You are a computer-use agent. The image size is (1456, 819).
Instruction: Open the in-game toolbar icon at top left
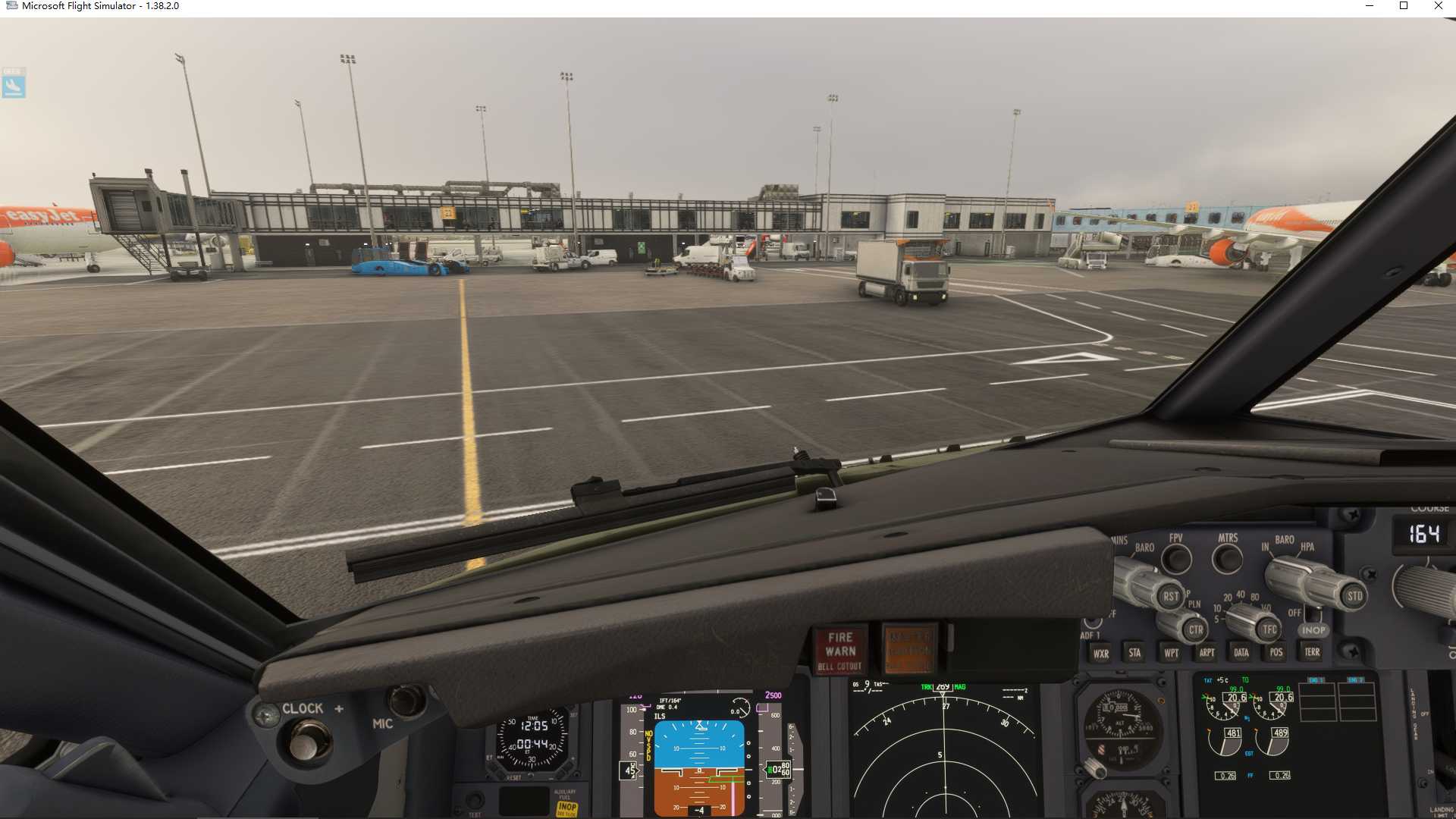pyautogui.click(x=13, y=85)
